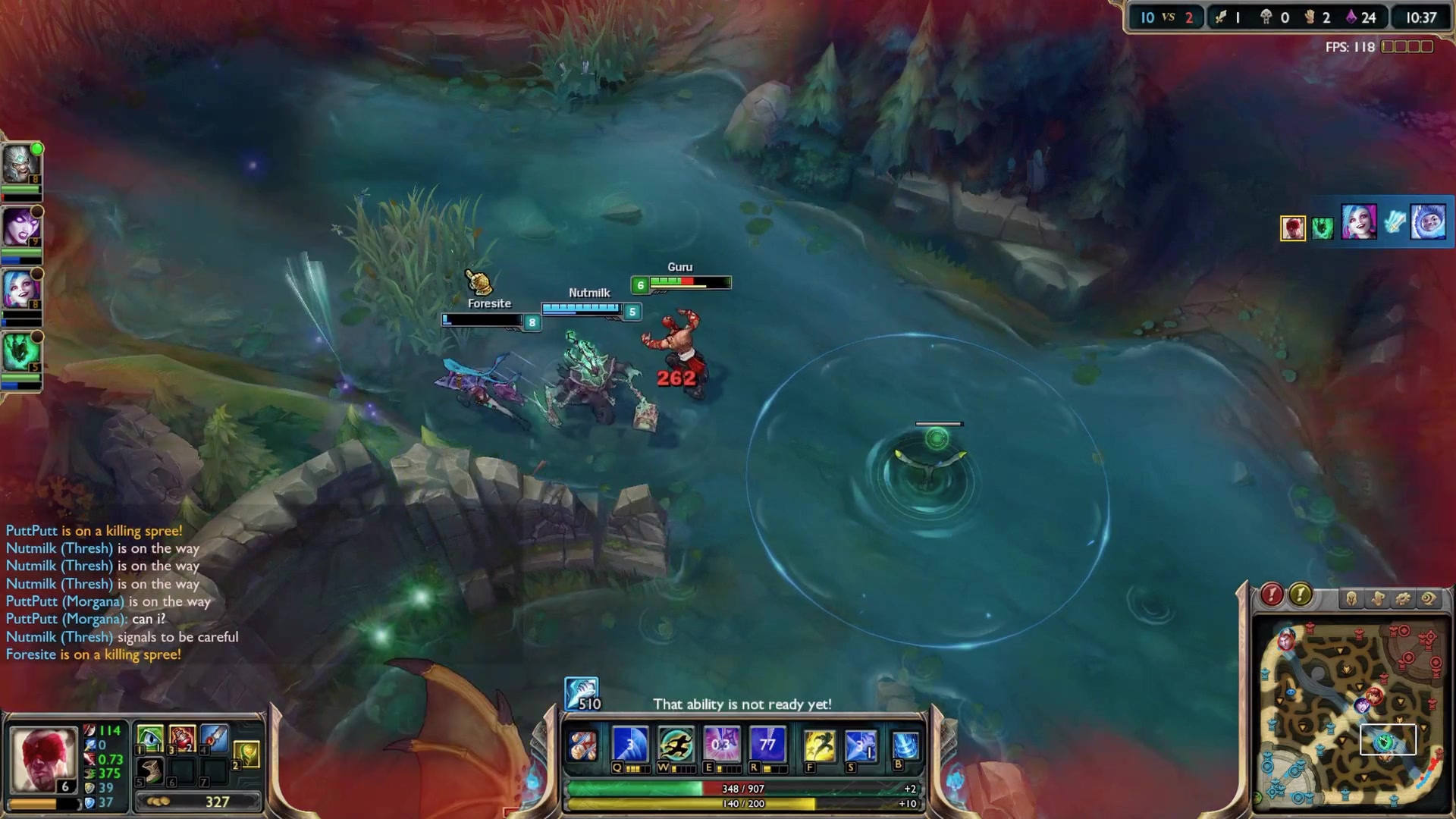Cast Flash summoner spell
The image size is (1456, 819).
click(x=819, y=746)
